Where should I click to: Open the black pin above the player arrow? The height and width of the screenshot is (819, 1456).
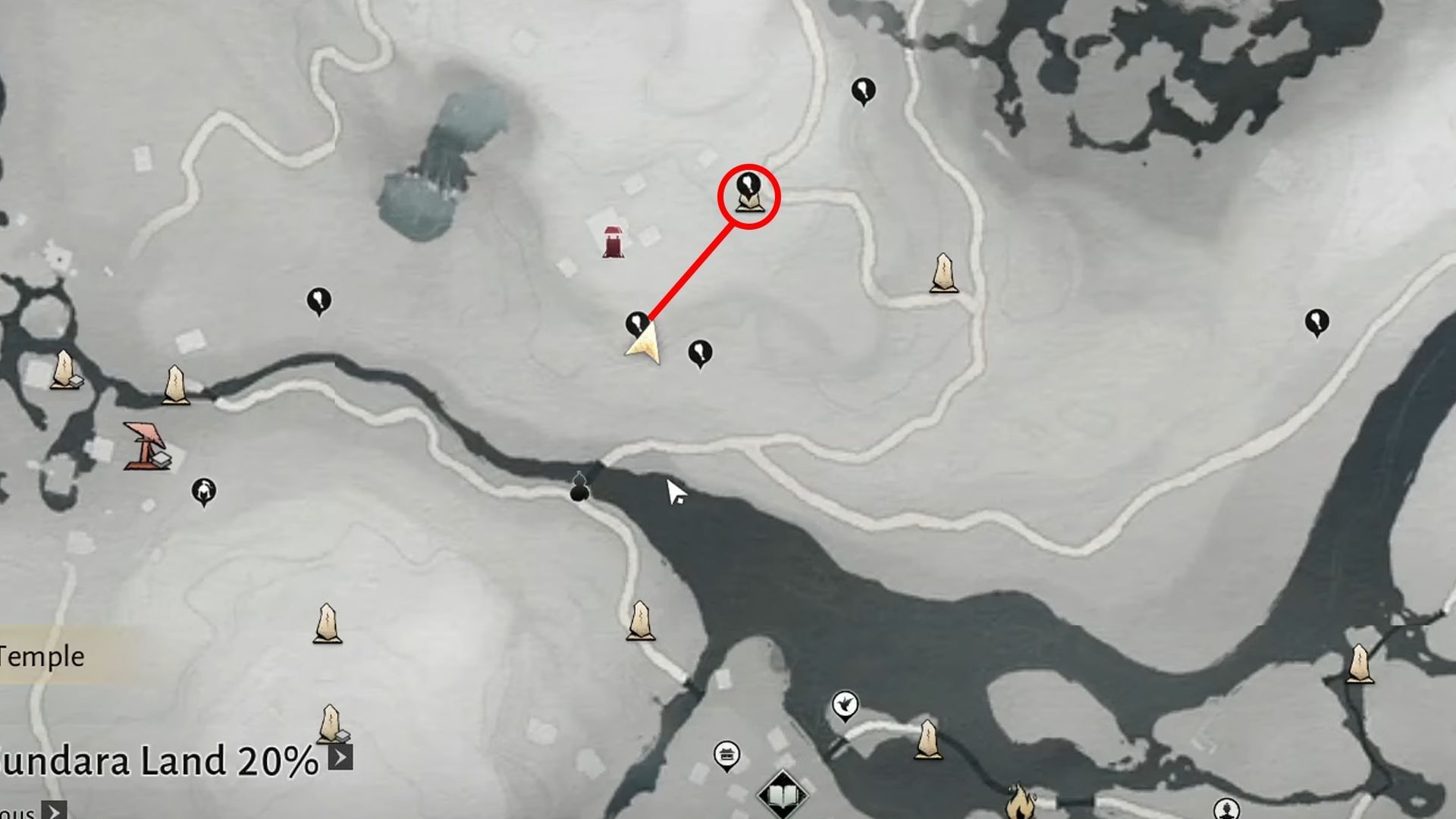[x=635, y=322]
